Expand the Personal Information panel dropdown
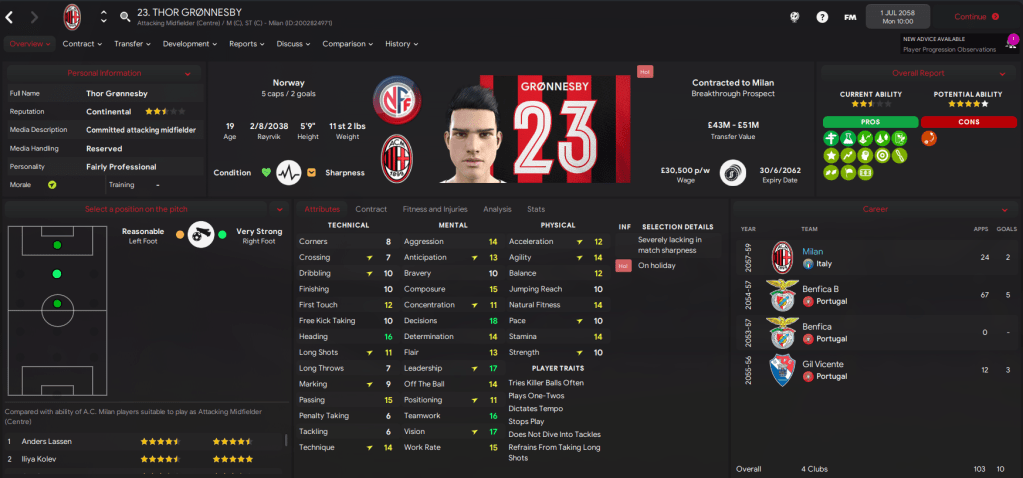The image size is (1023, 478). click(188, 73)
